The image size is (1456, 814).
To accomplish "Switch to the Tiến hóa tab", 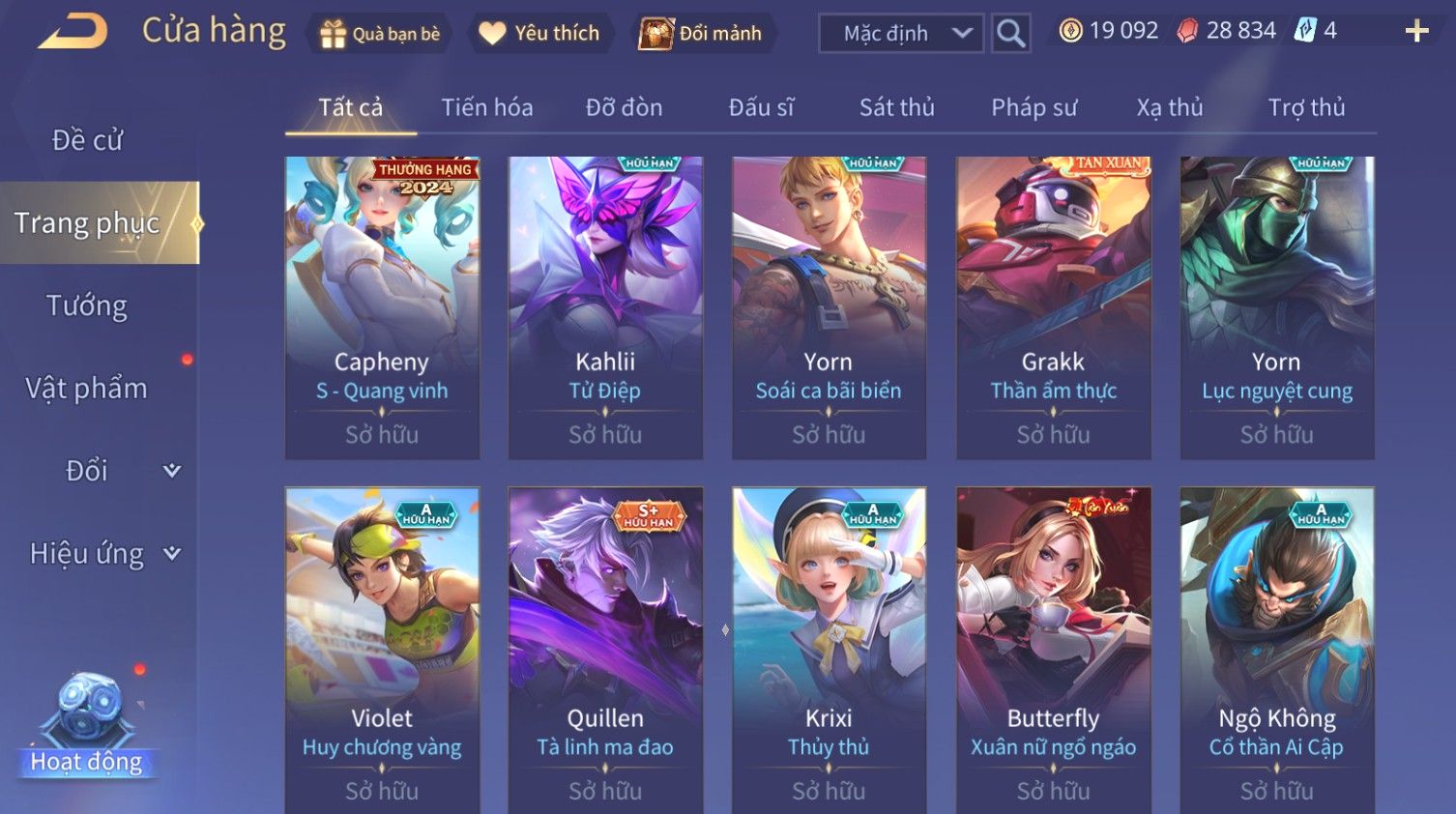I will [x=487, y=107].
